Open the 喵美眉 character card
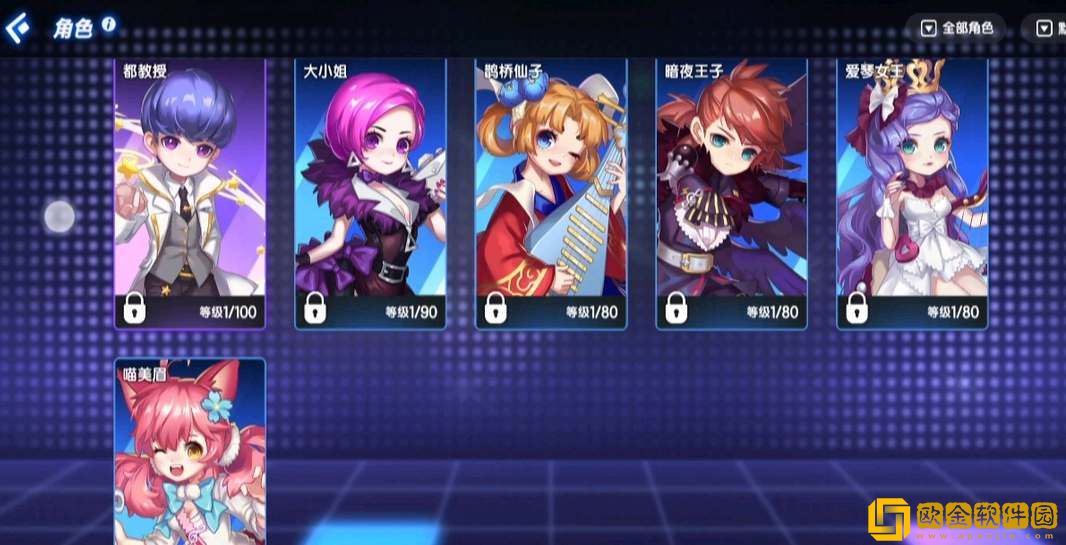This screenshot has width=1066, height=545. pos(190,450)
